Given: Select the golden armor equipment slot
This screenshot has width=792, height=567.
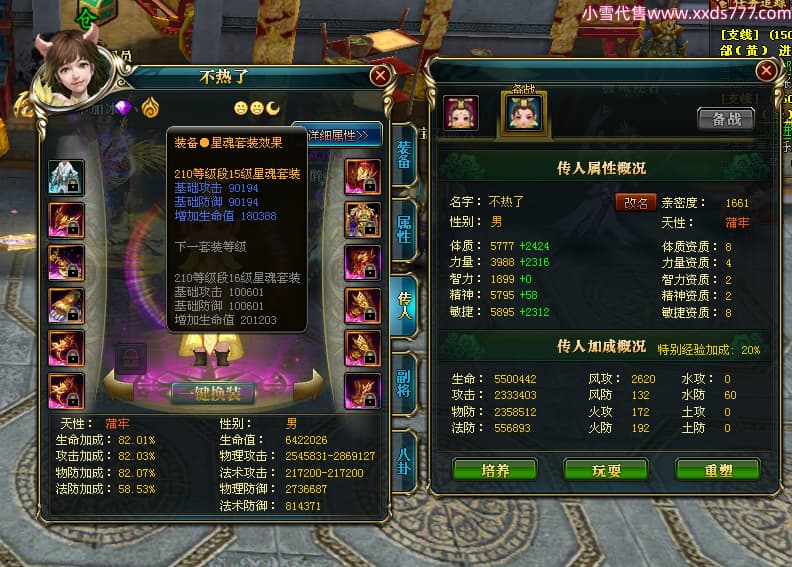Looking at the screenshot, I should (x=362, y=219).
